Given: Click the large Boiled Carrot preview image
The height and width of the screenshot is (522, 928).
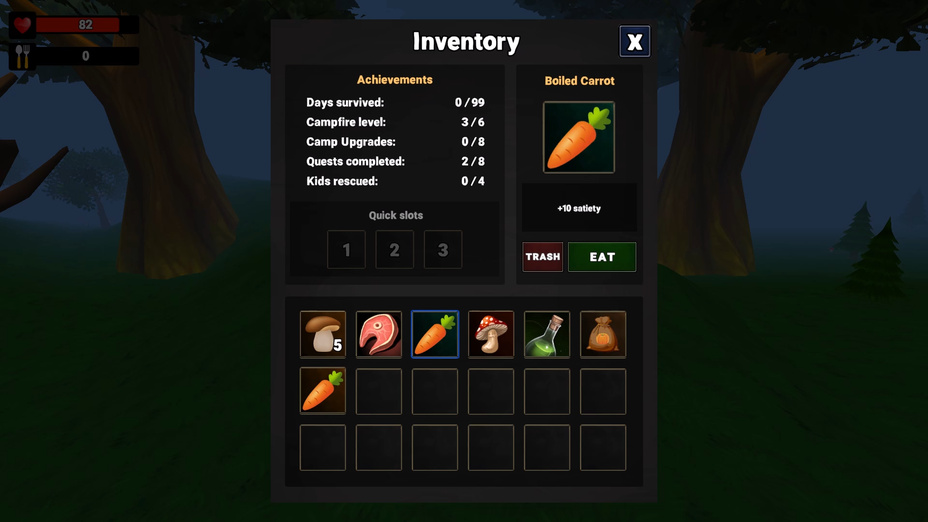Looking at the screenshot, I should (579, 137).
